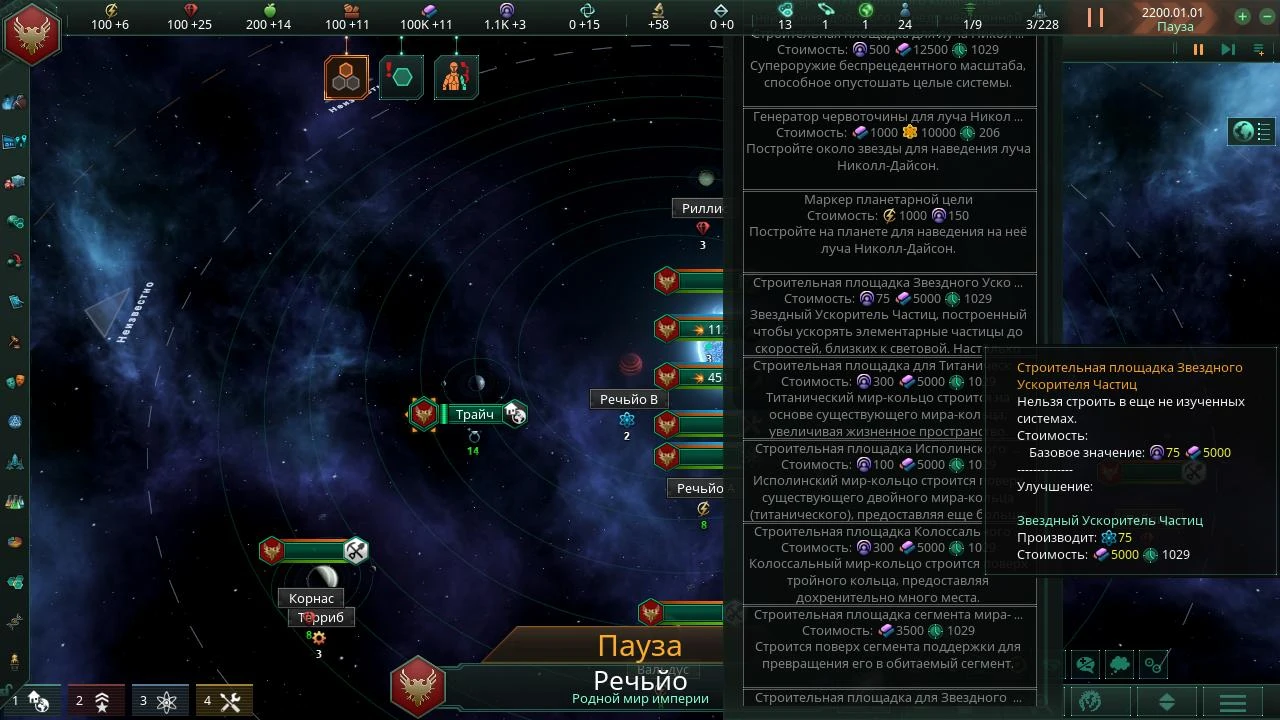Collapse the planet panel with the double-arrow button
Screen dimensions: 1280x720
point(1167,701)
